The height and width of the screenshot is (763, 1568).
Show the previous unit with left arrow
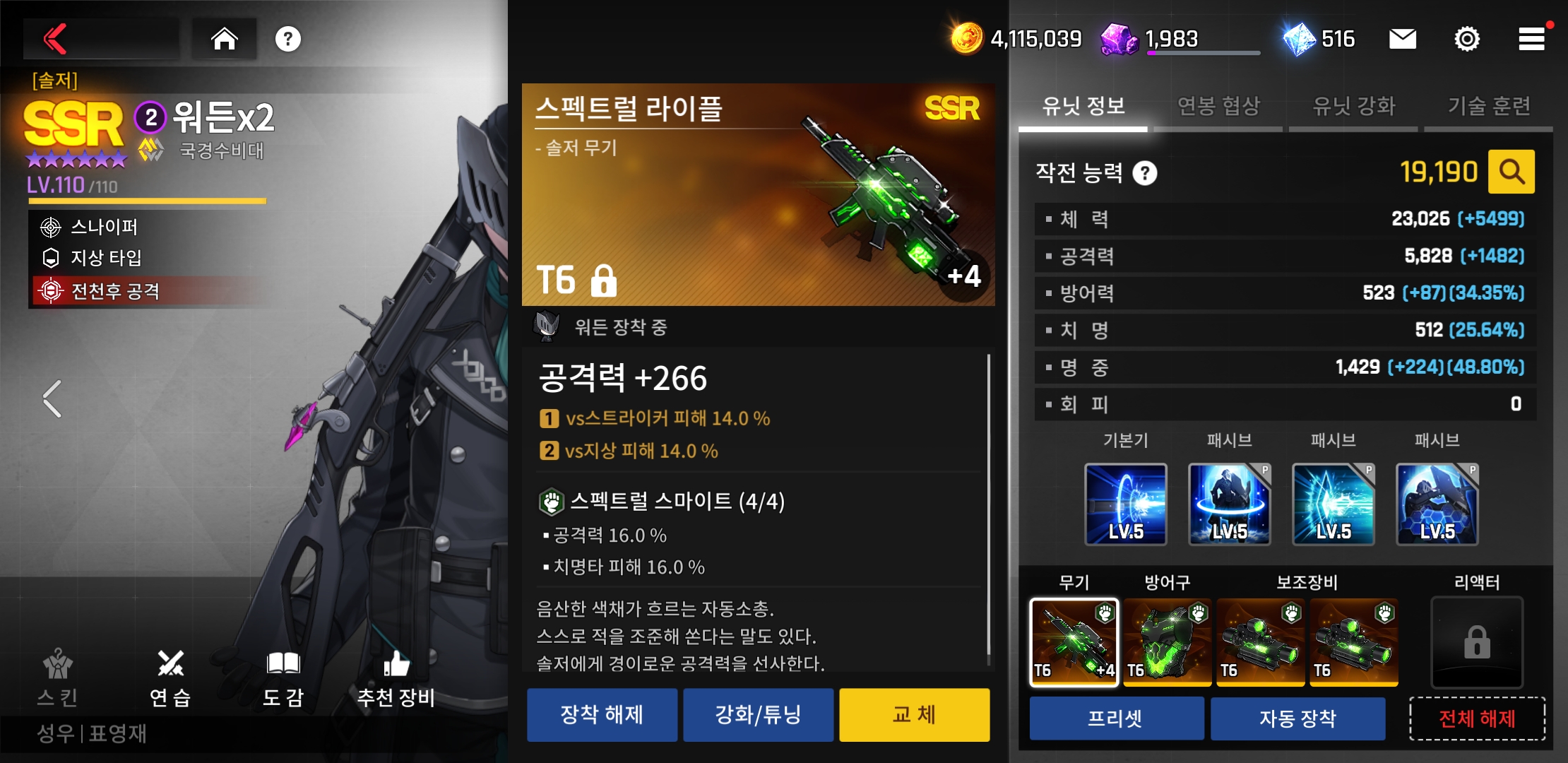52,399
